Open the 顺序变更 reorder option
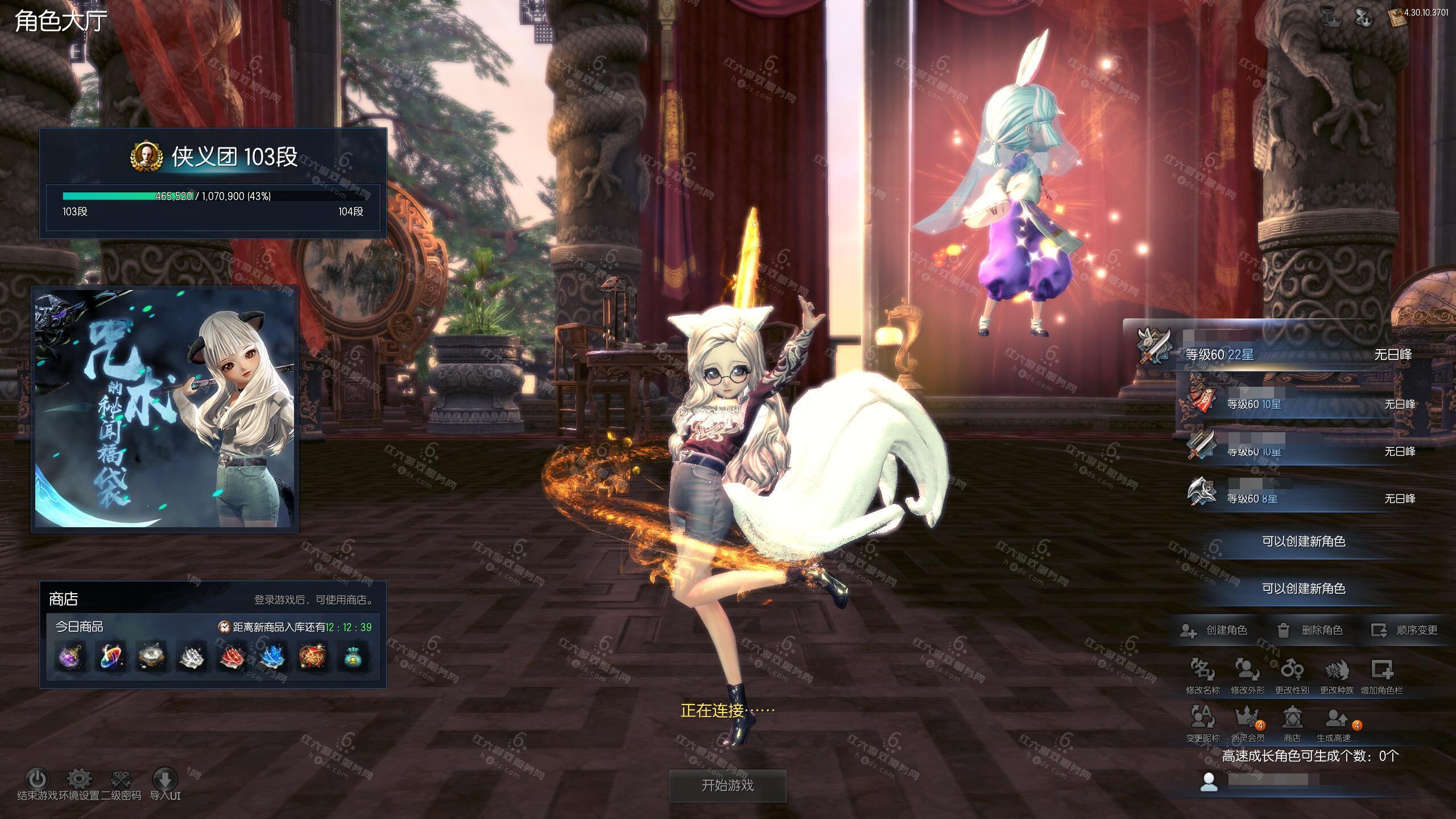 (1405, 630)
